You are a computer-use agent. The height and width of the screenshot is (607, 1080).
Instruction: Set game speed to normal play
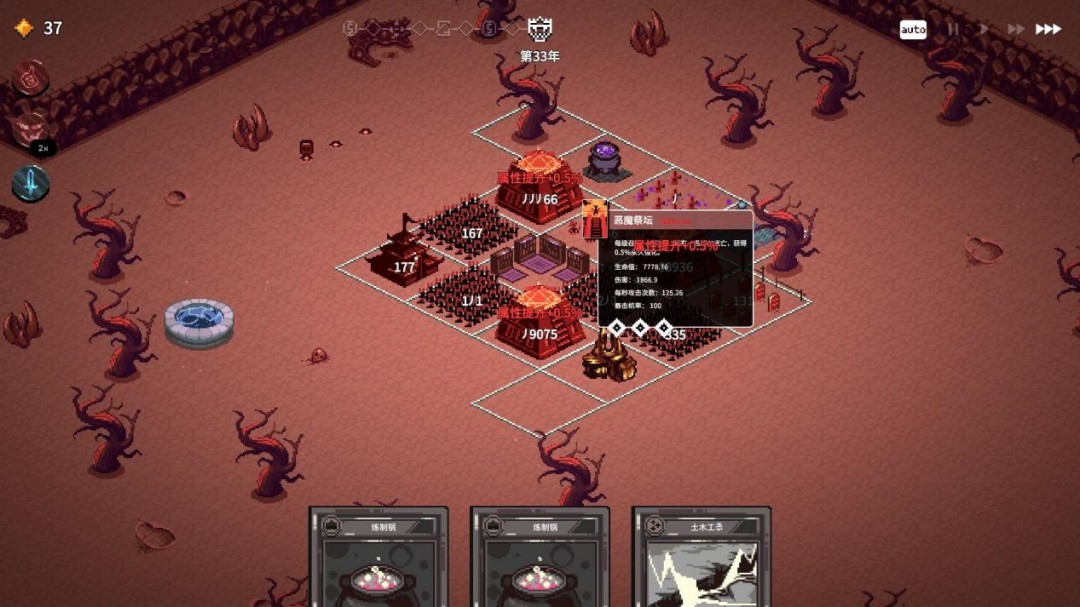click(x=984, y=29)
